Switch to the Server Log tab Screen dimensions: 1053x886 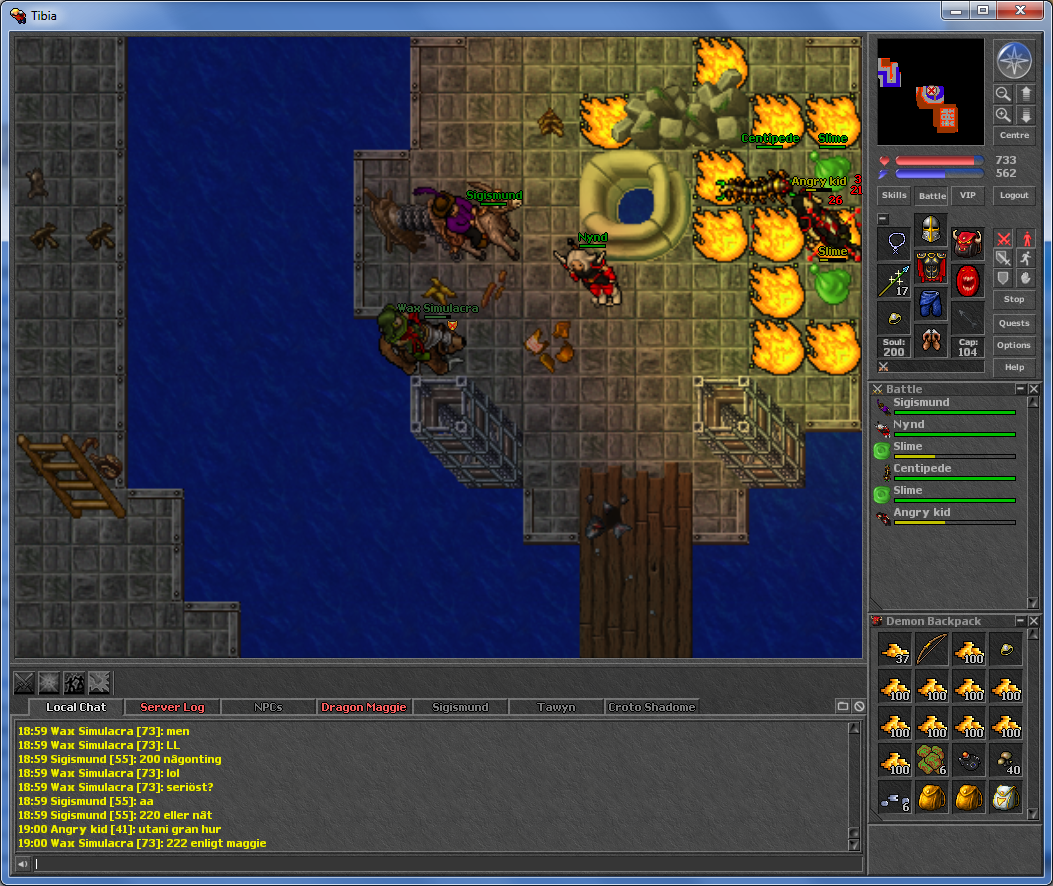coord(172,707)
